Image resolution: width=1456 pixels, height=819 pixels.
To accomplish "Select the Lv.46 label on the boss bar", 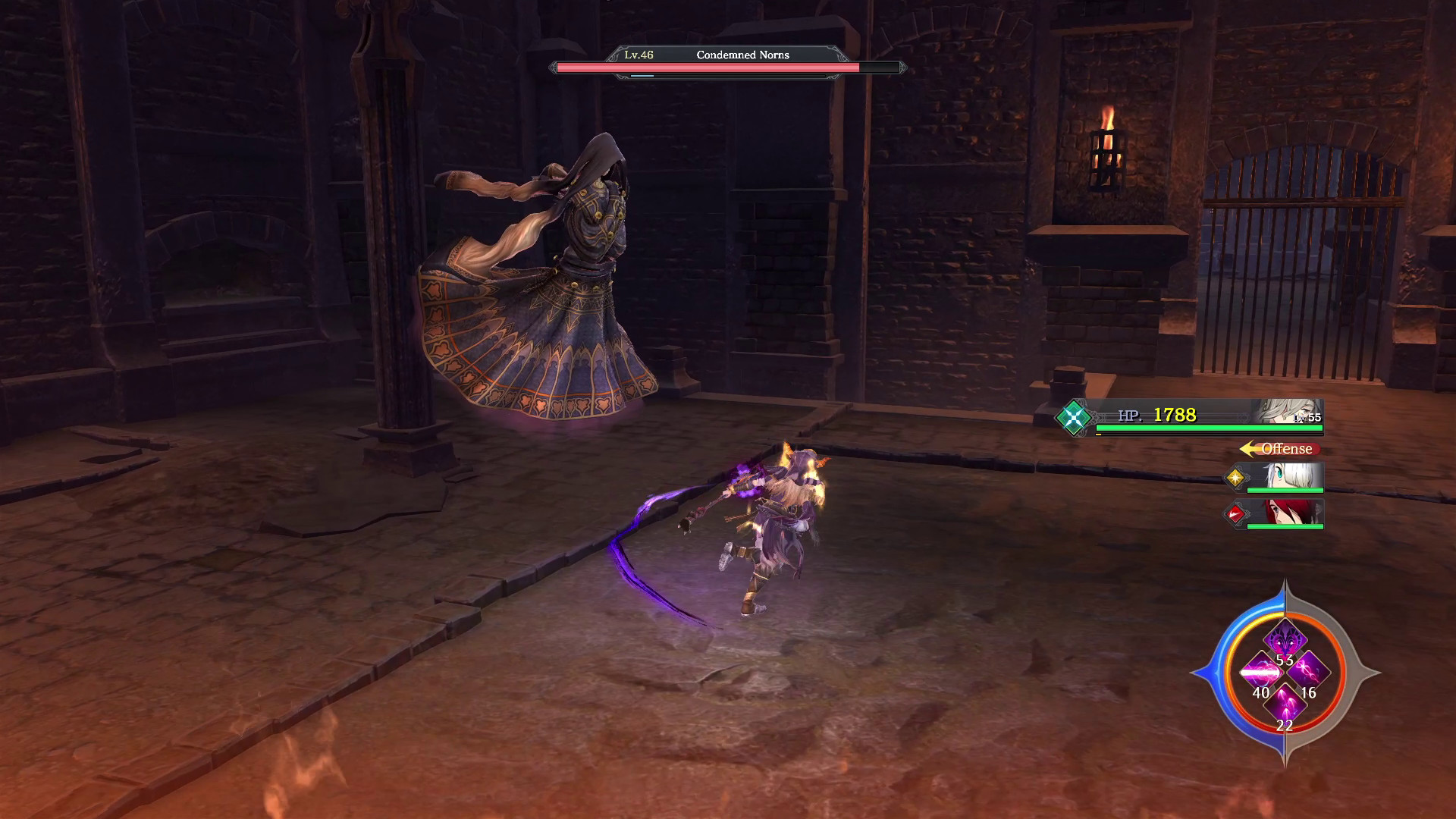I will point(637,55).
